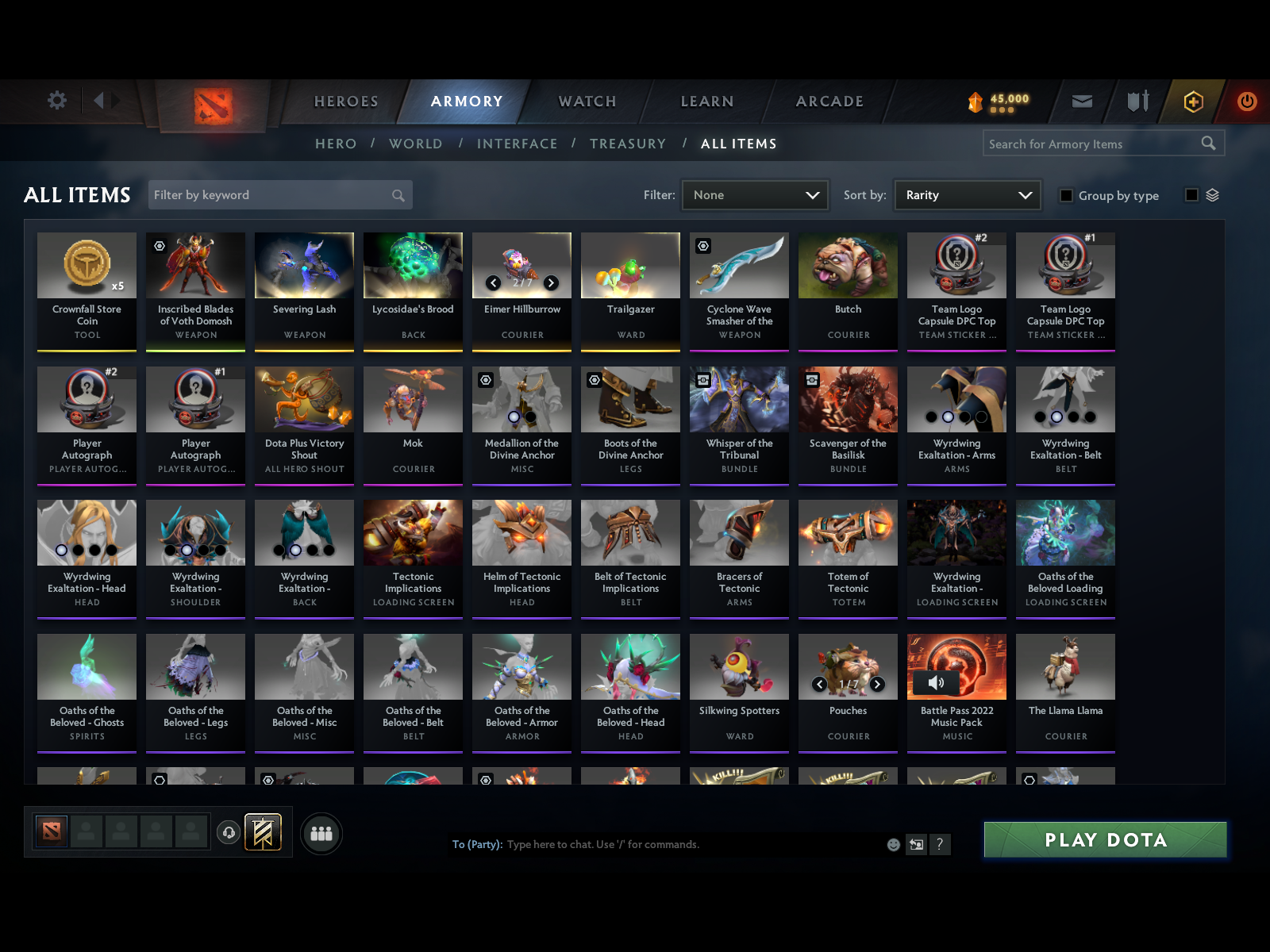Screen dimensions: 1270x952
Task: Click the search magnifier in Armory search bar
Action: (1209, 144)
